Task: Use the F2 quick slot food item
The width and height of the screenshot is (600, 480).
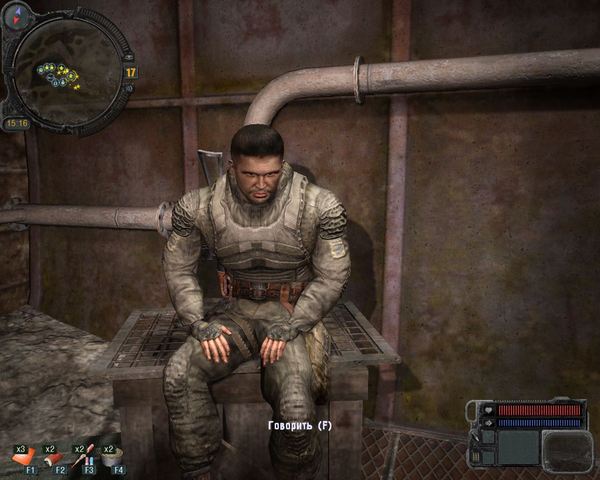Action: click(55, 459)
